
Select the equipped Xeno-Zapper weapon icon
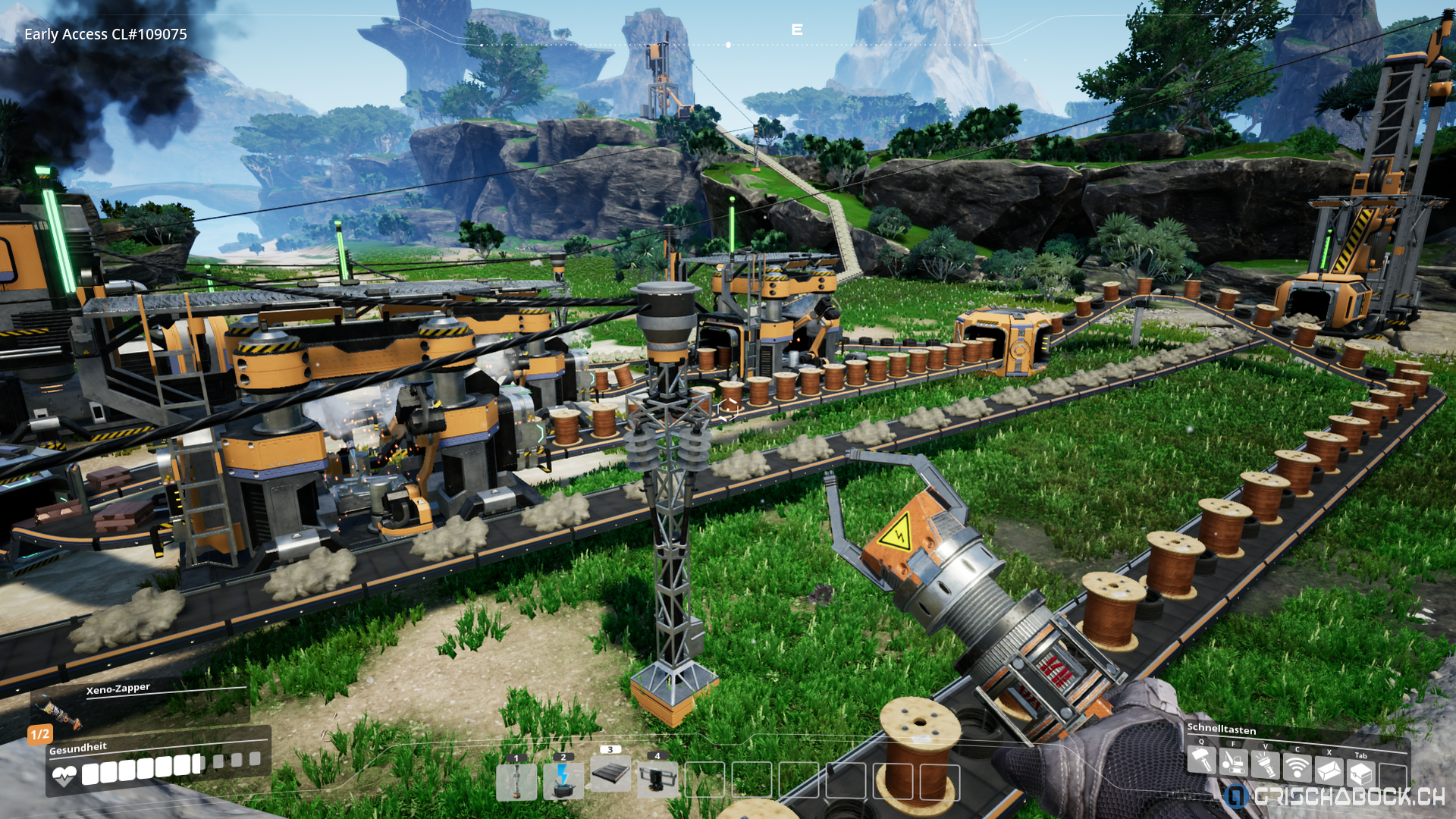coord(58,711)
